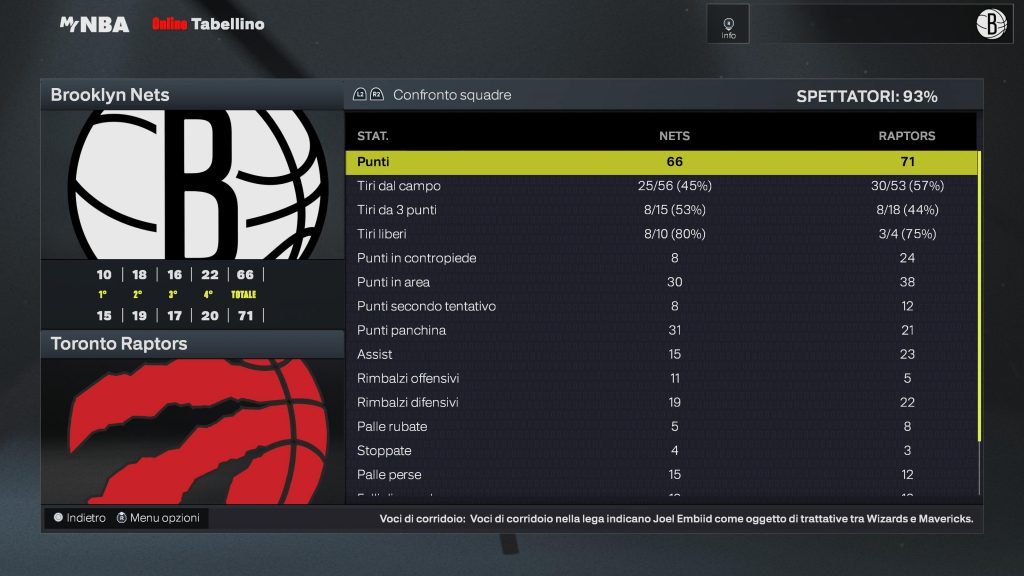This screenshot has height=576, width=1024.
Task: Select the Tiri da 3 punti row
Action: (x=661, y=210)
